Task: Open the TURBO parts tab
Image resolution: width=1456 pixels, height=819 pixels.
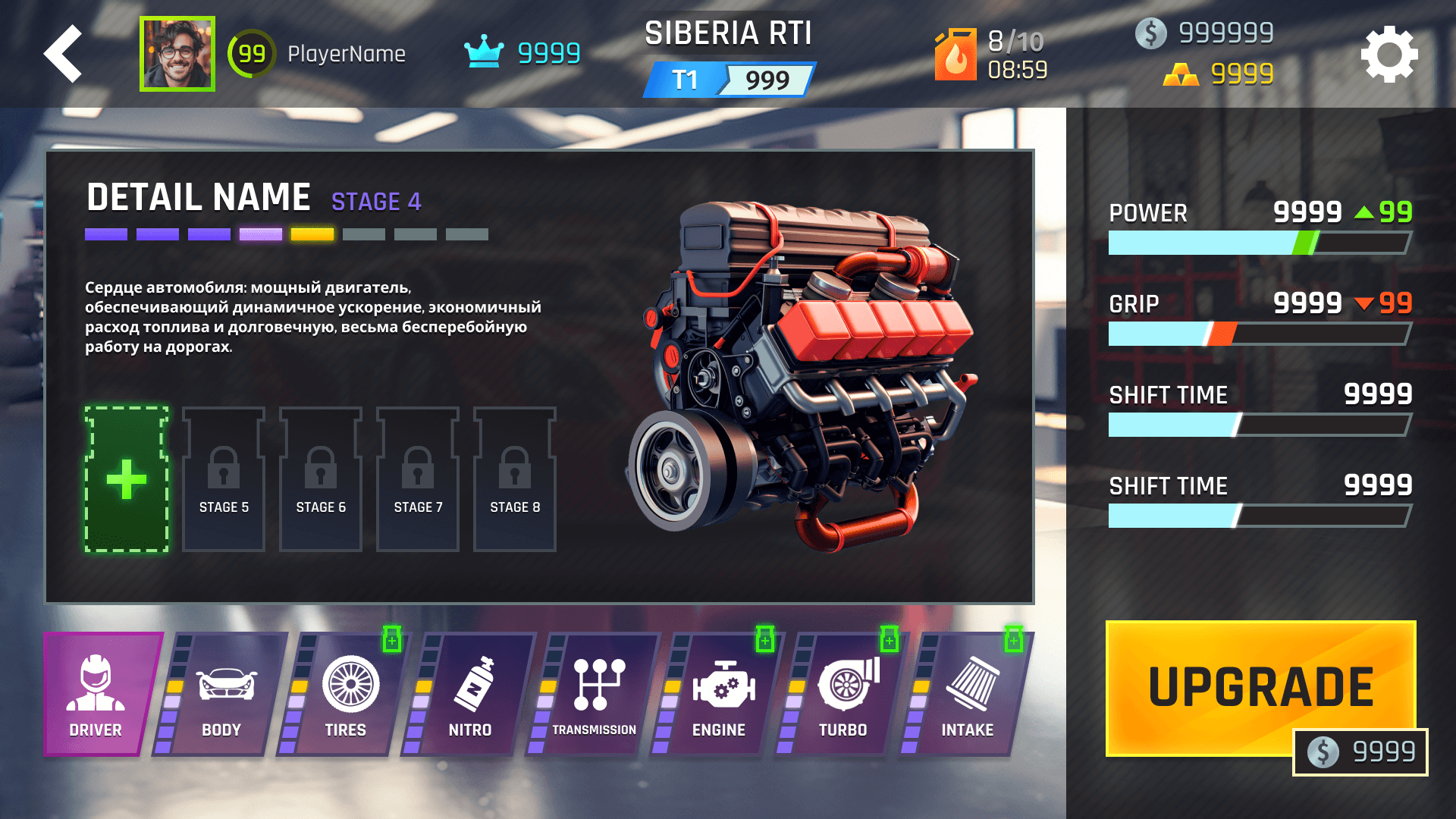Action: click(844, 695)
